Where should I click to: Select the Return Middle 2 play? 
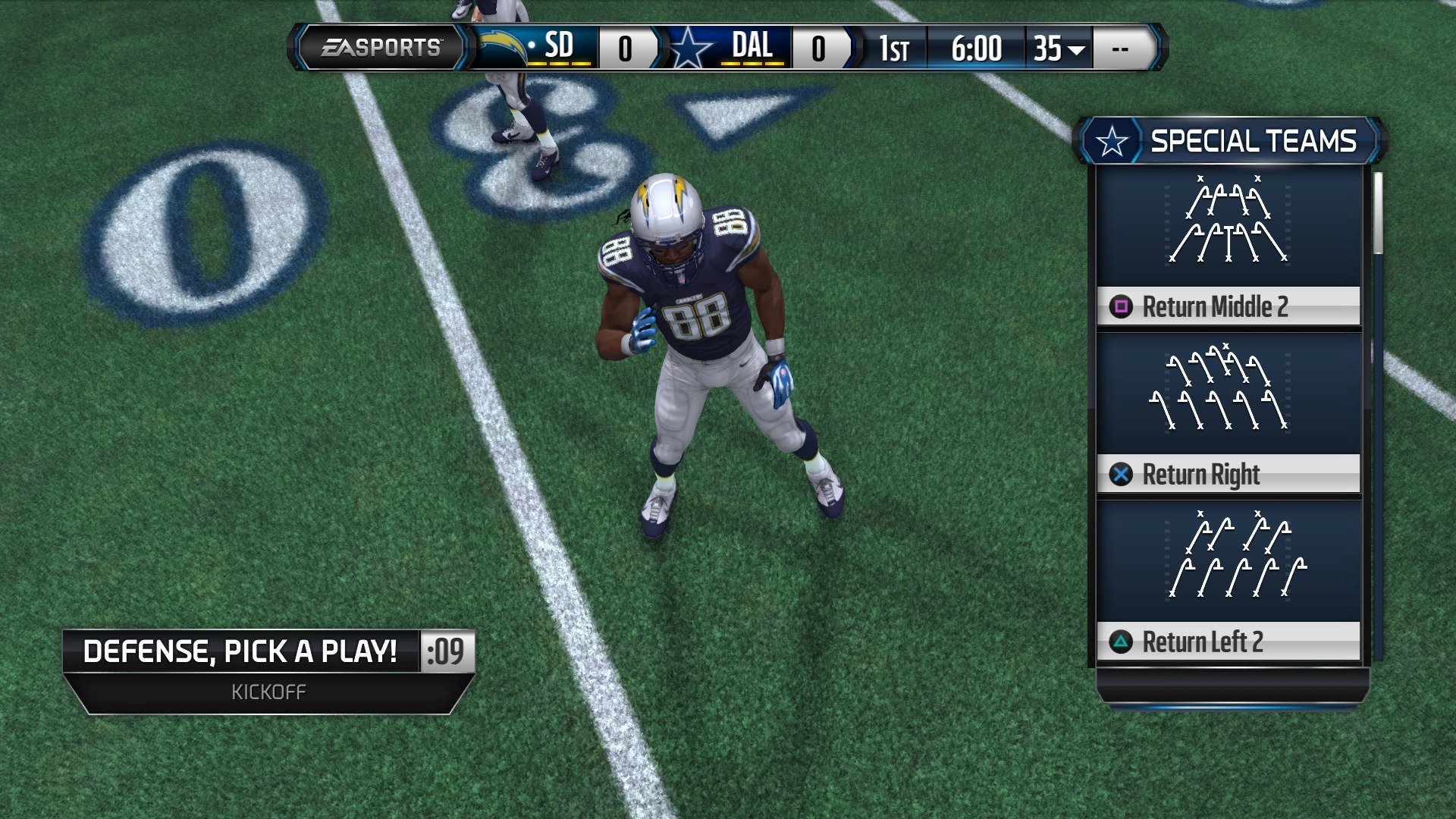pyautogui.click(x=1227, y=307)
